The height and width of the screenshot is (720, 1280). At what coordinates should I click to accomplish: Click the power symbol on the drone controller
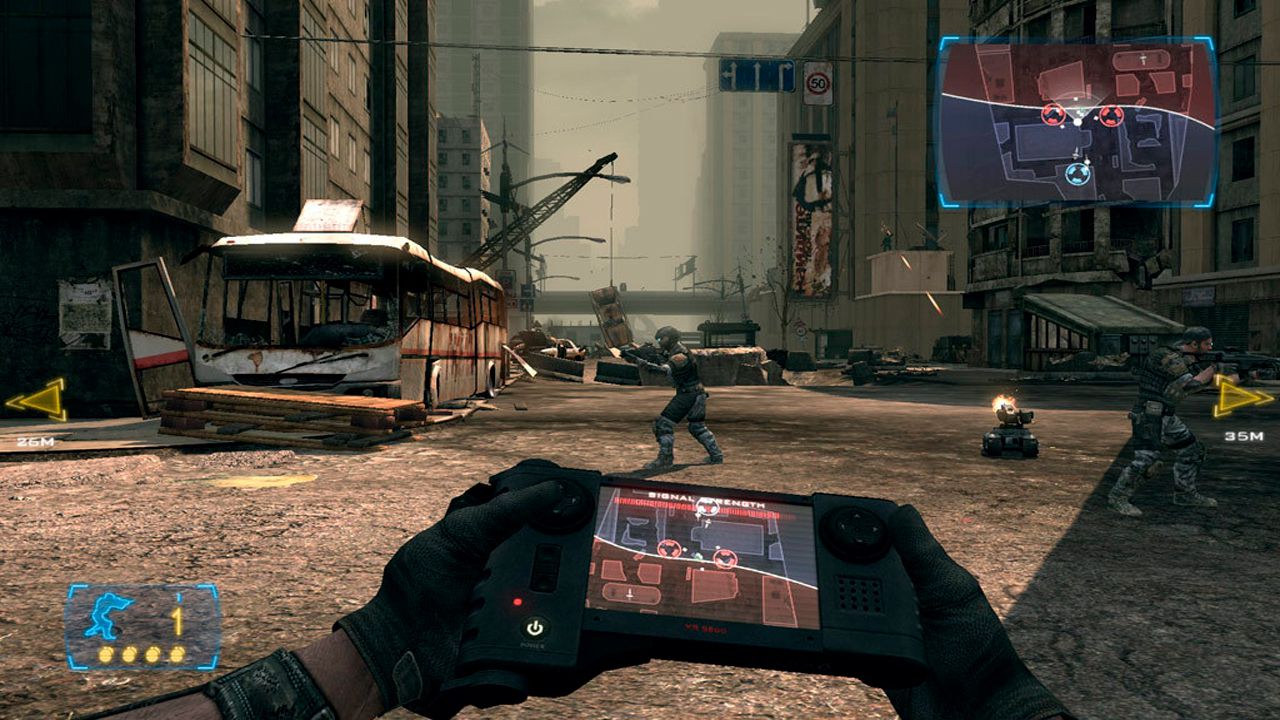534,629
